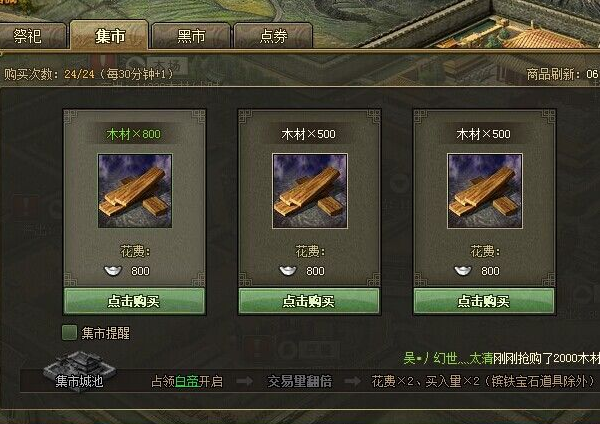The width and height of the screenshot is (600, 424).
Task: Open the green 白帝 city link
Action: 188,381
